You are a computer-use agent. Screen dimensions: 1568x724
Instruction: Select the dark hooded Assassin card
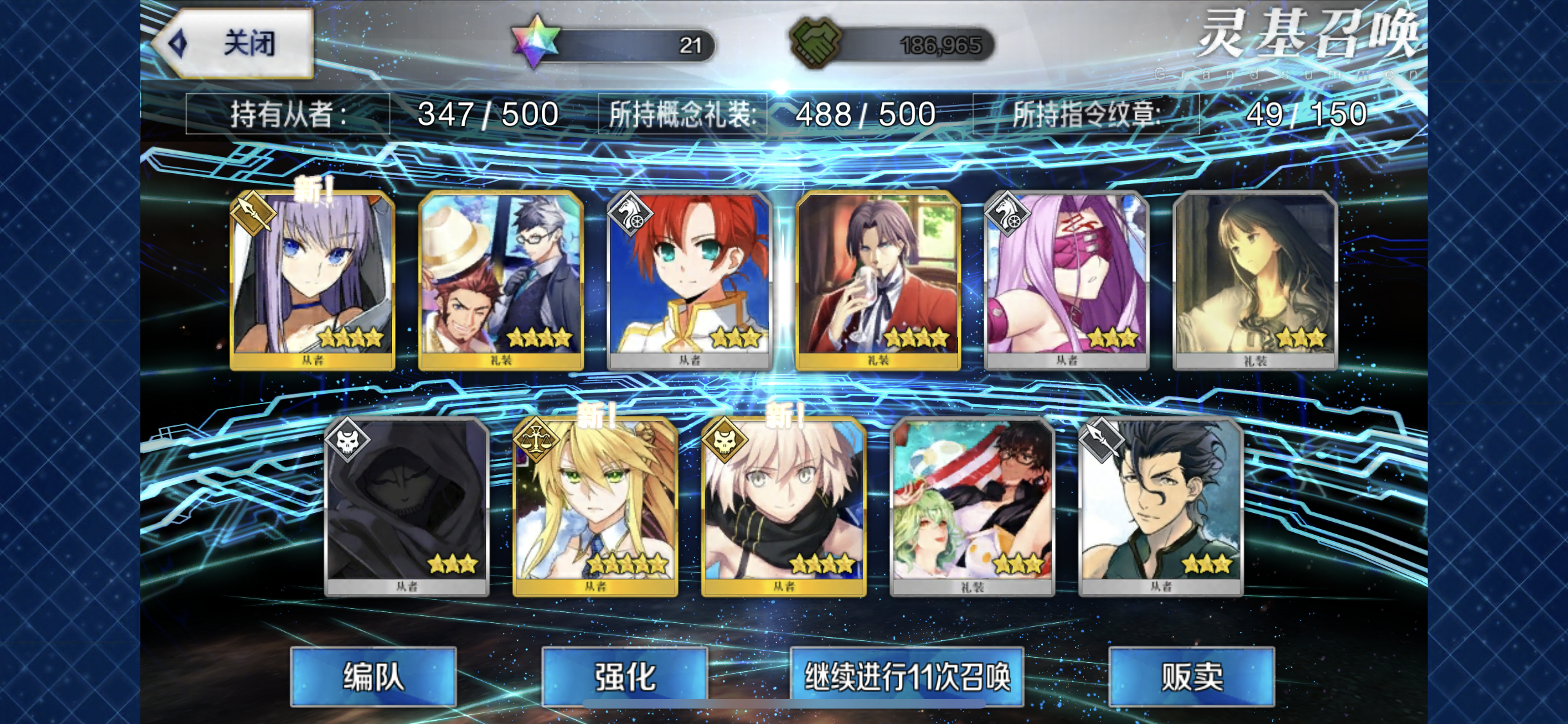click(x=407, y=507)
